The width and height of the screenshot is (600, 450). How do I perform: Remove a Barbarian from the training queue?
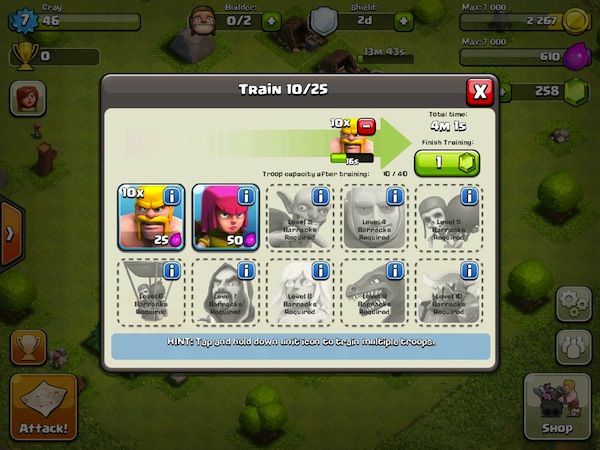(x=366, y=127)
